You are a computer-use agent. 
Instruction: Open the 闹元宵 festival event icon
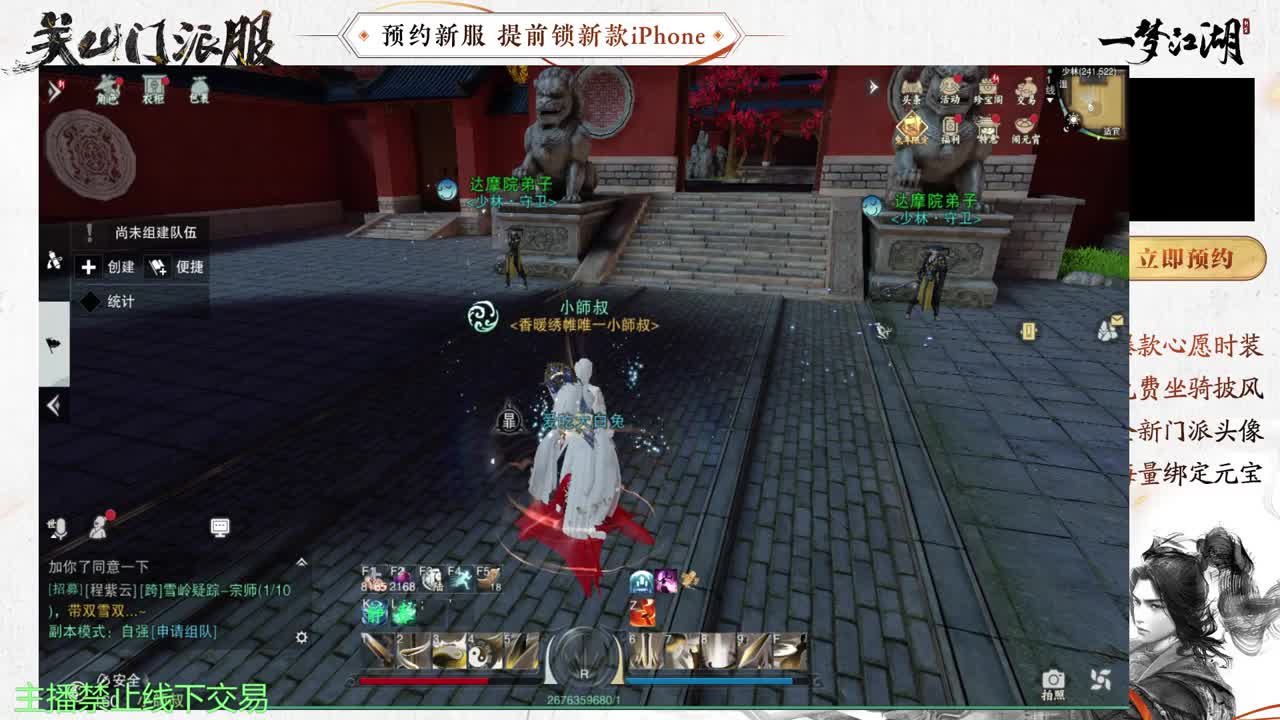[x=1026, y=125]
